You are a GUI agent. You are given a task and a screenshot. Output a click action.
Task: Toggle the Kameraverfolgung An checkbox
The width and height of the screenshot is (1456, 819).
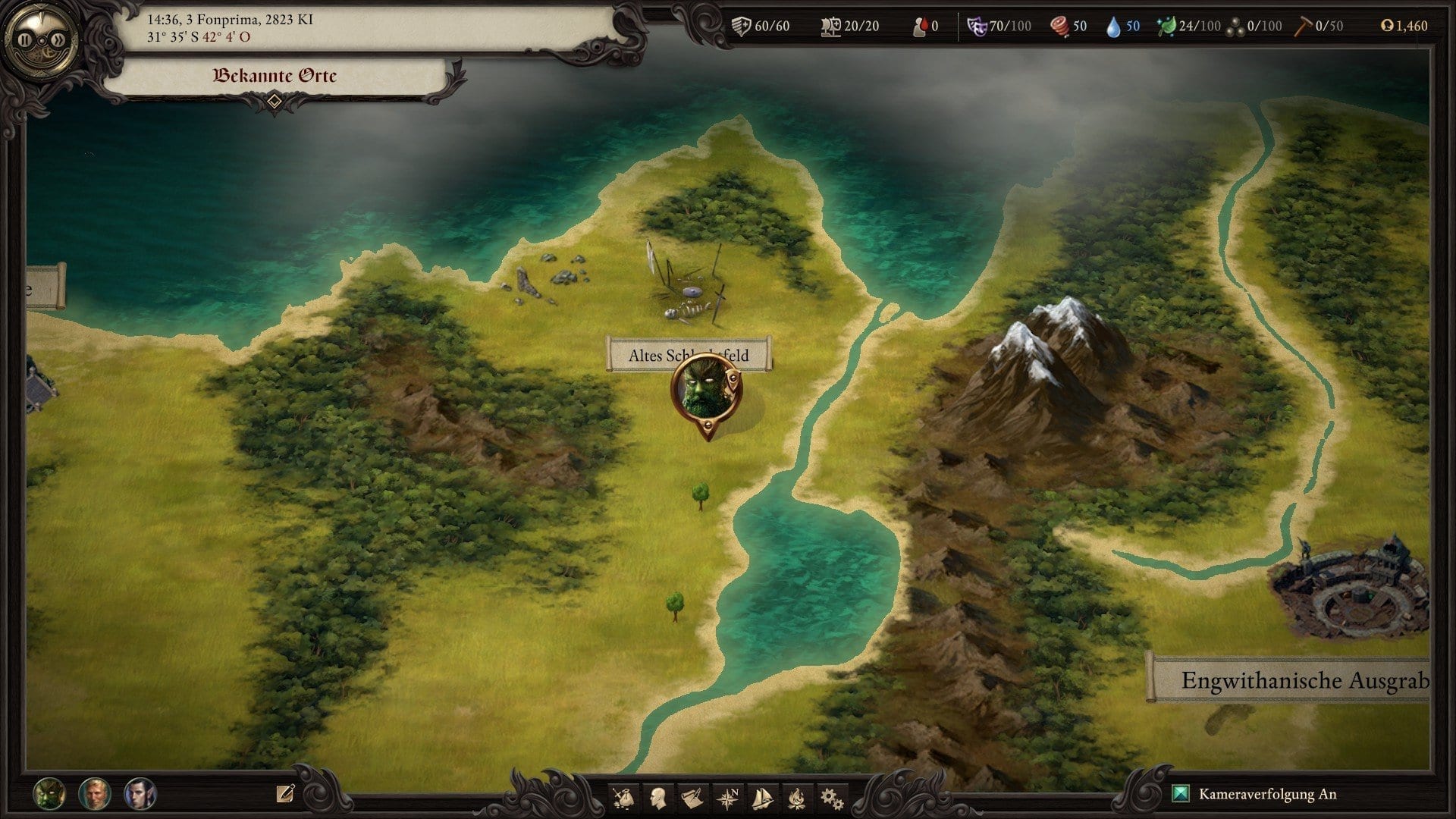[x=1181, y=794]
